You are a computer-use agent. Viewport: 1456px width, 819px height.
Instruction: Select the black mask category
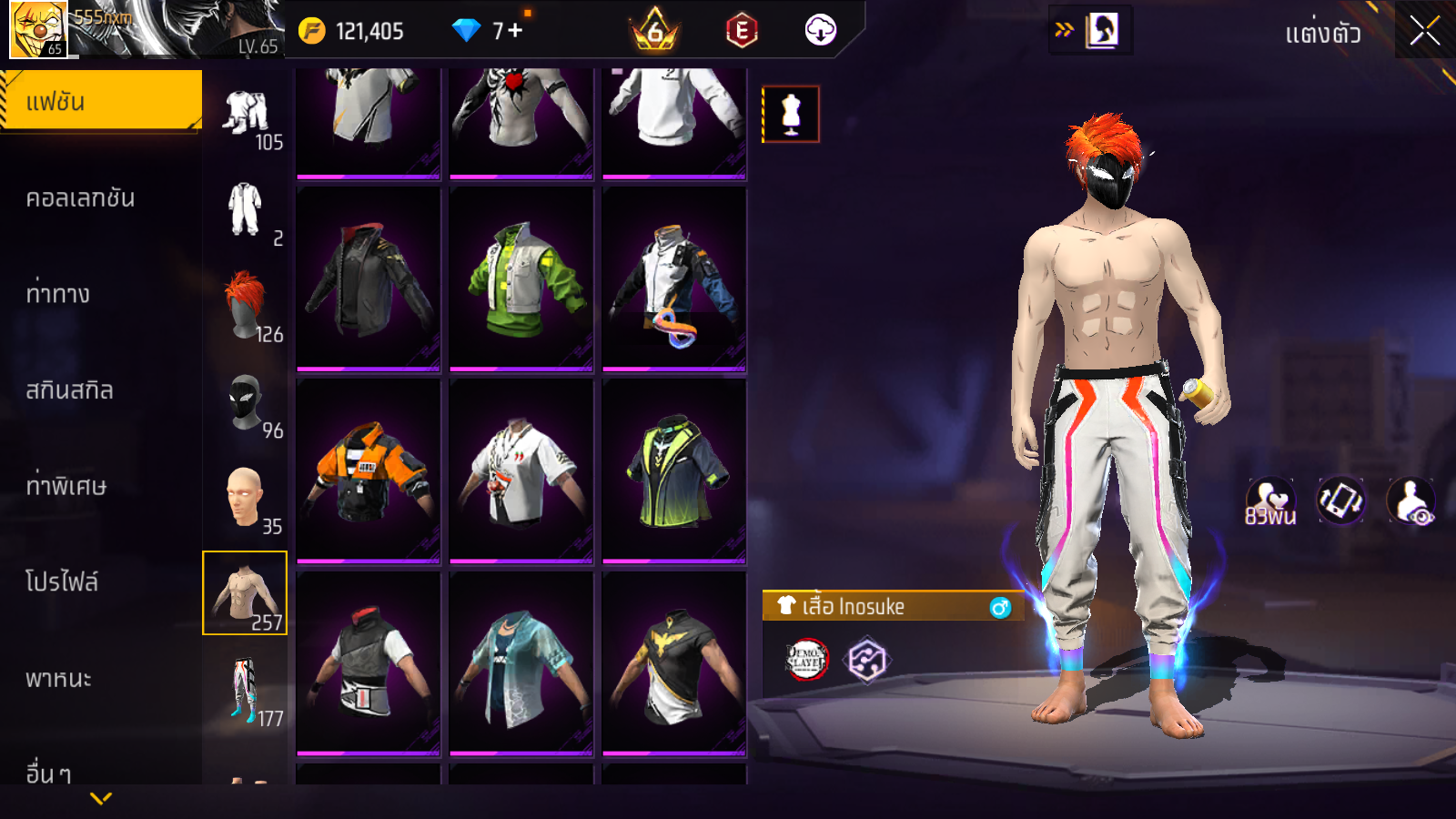point(245,401)
